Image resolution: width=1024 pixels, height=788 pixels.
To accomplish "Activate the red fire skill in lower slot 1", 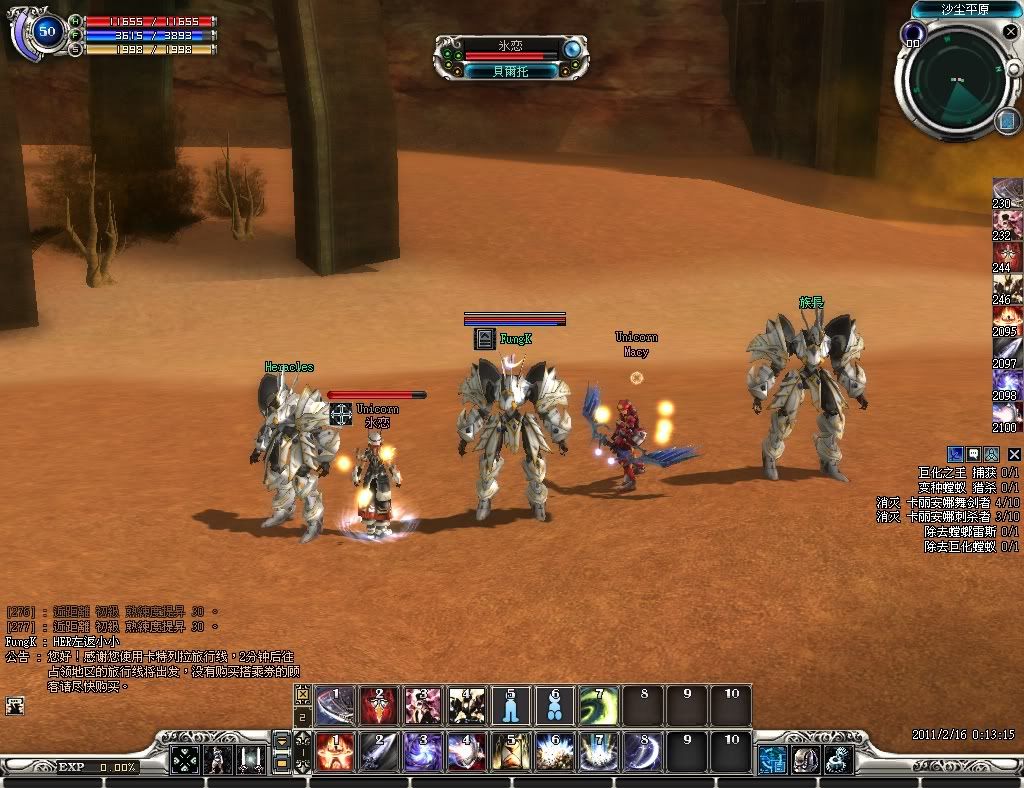I will [x=335, y=752].
